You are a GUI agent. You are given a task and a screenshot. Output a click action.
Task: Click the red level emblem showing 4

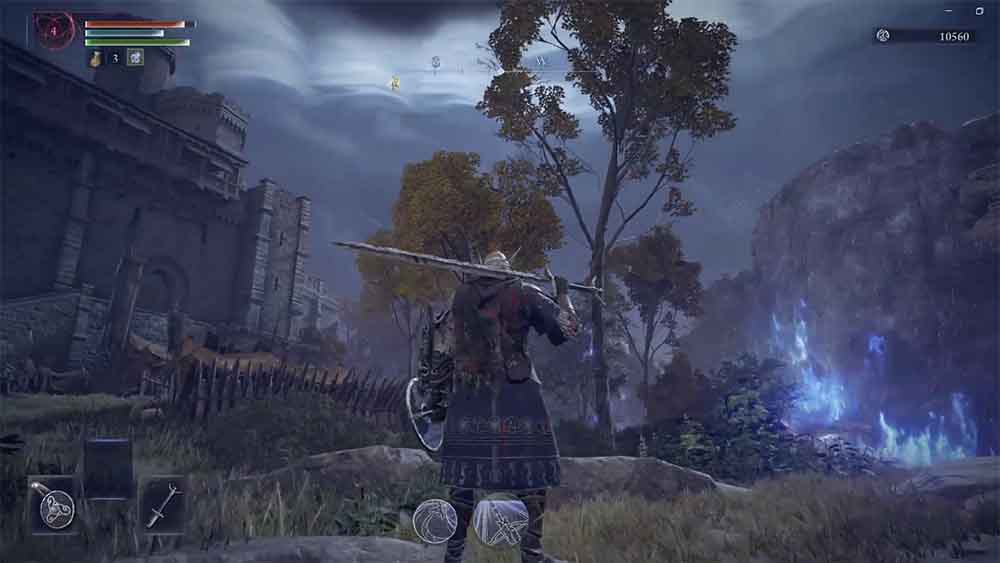click(x=53, y=31)
